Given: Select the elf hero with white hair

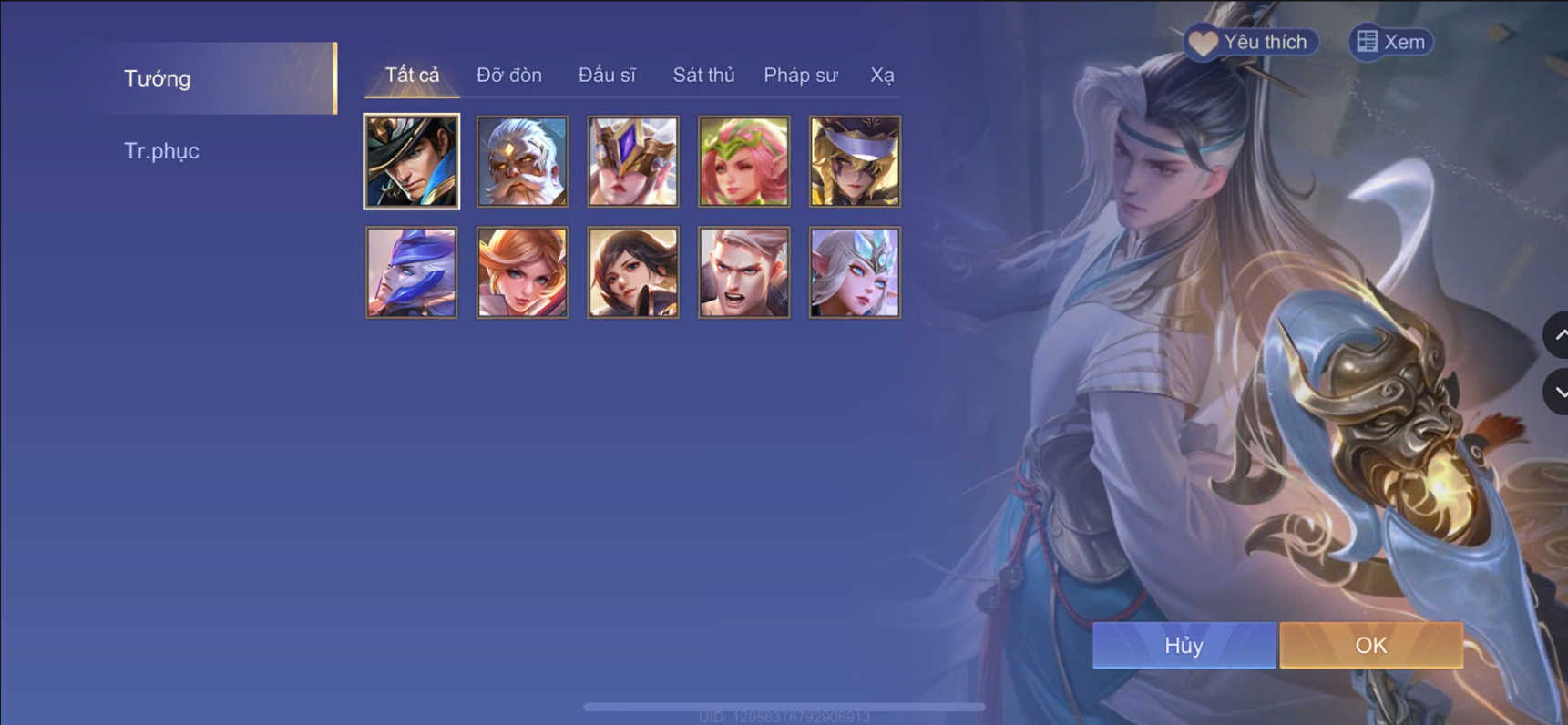Looking at the screenshot, I should (x=854, y=271).
